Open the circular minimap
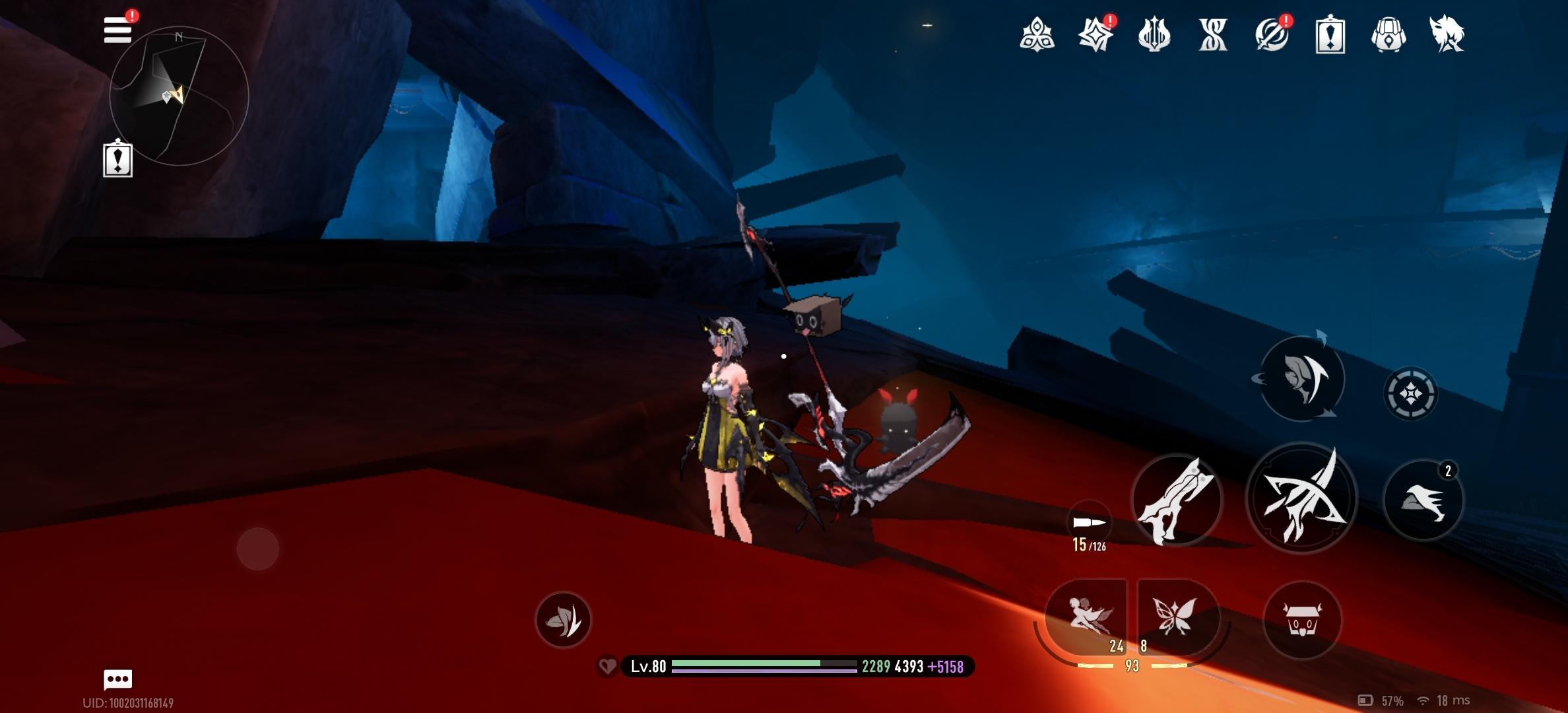 pos(179,96)
